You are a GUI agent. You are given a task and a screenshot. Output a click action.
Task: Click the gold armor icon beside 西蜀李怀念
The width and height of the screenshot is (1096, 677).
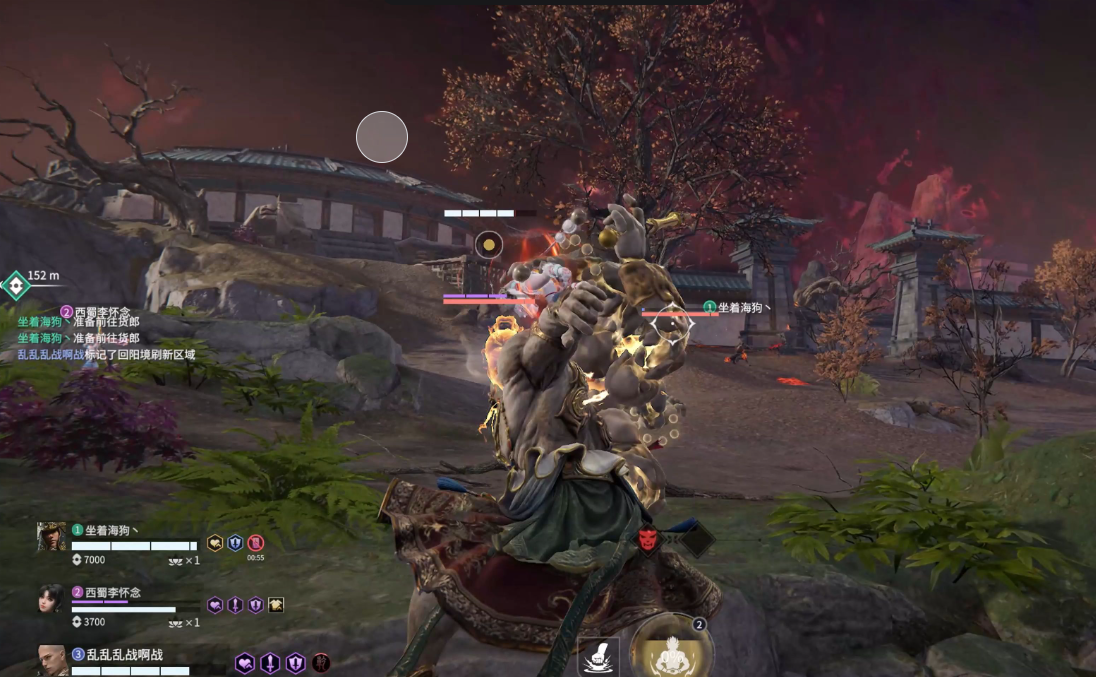click(276, 605)
